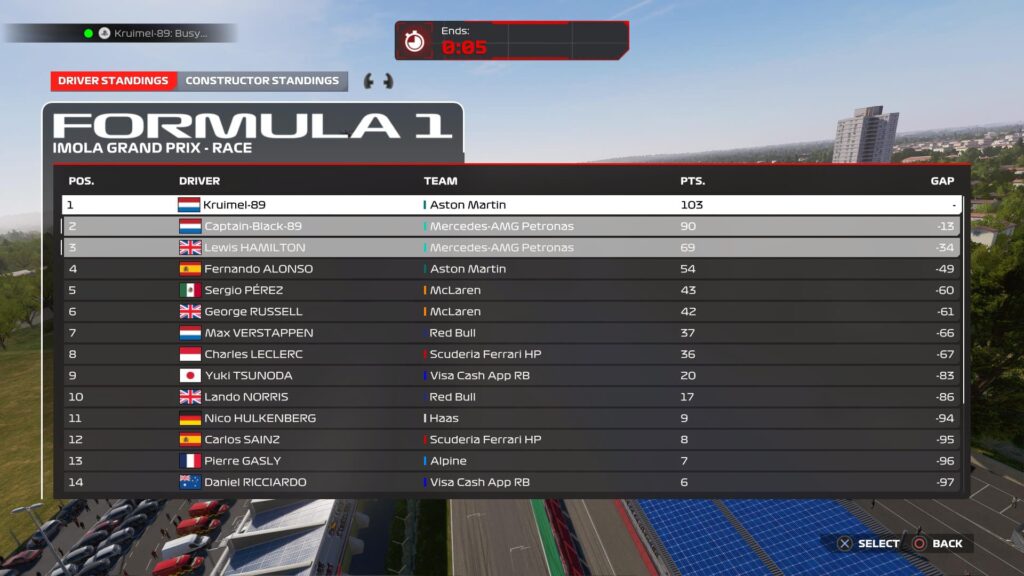Choose Pierre Gasly's row

pyautogui.click(x=510, y=461)
